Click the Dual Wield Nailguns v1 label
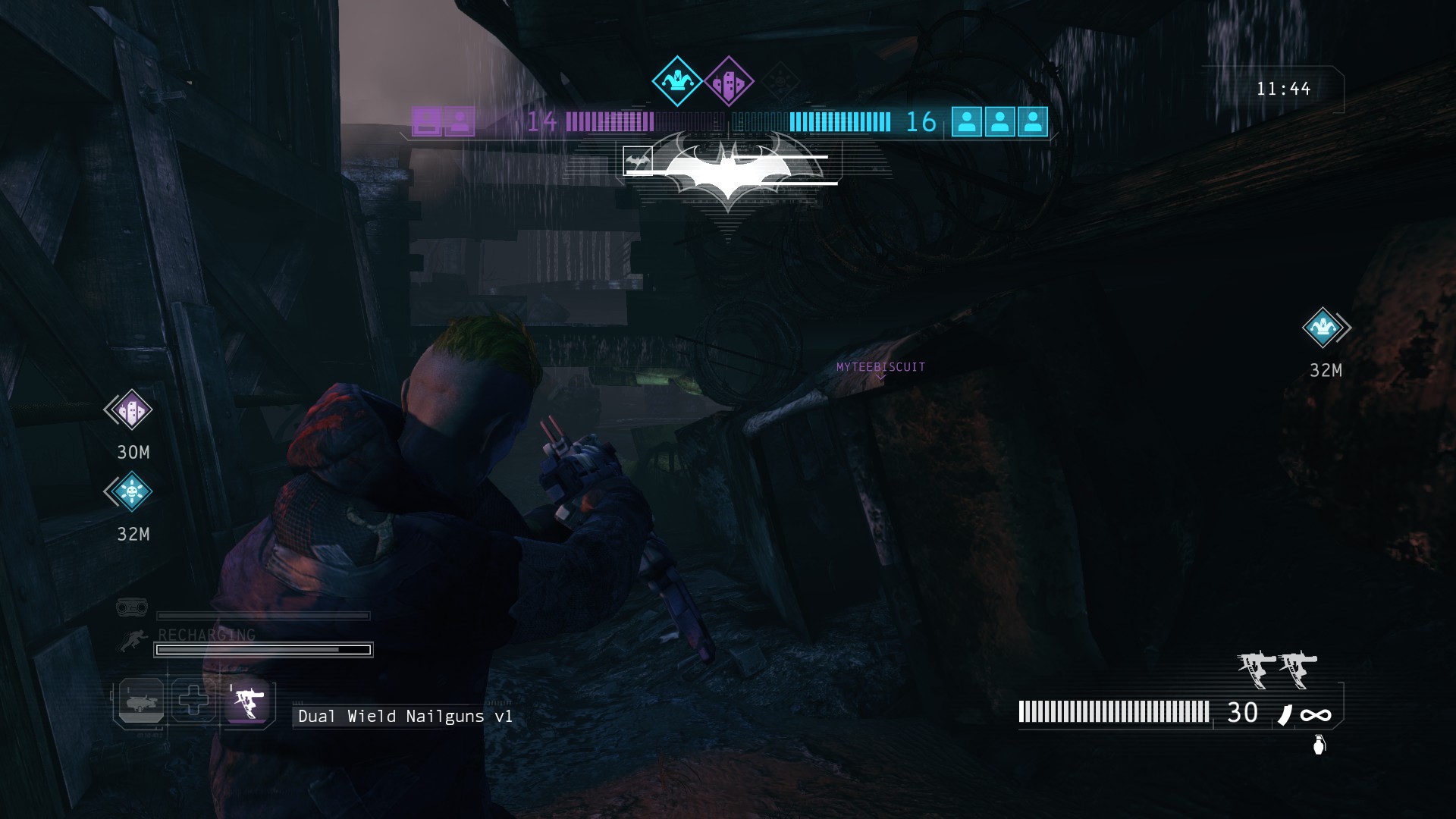The width and height of the screenshot is (1456, 819). point(405,717)
